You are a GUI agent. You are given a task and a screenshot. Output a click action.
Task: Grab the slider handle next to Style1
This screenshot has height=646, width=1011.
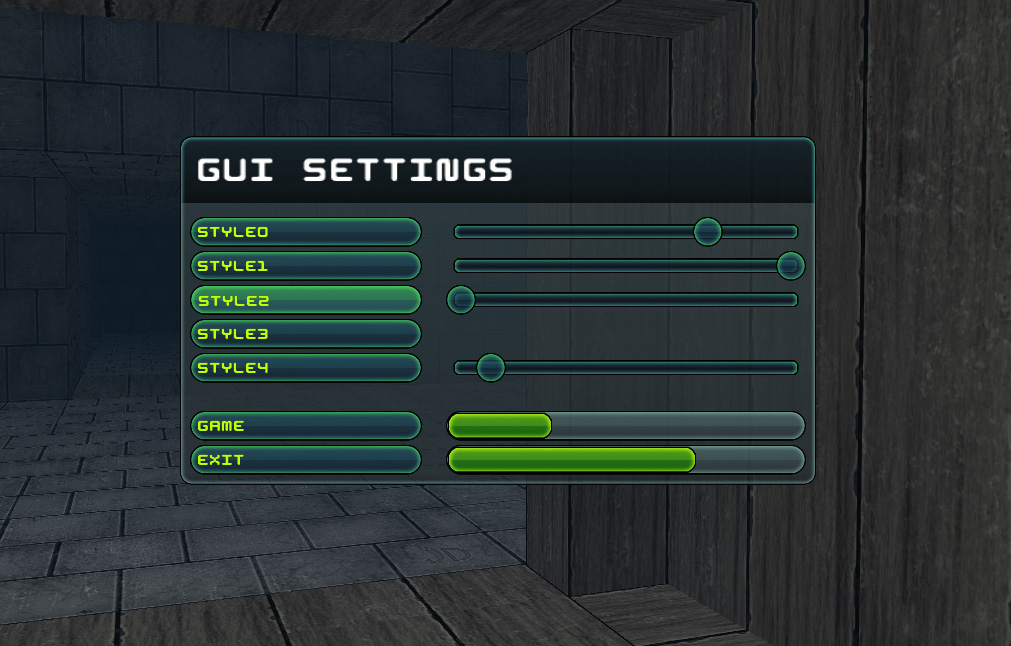pyautogui.click(x=790, y=266)
